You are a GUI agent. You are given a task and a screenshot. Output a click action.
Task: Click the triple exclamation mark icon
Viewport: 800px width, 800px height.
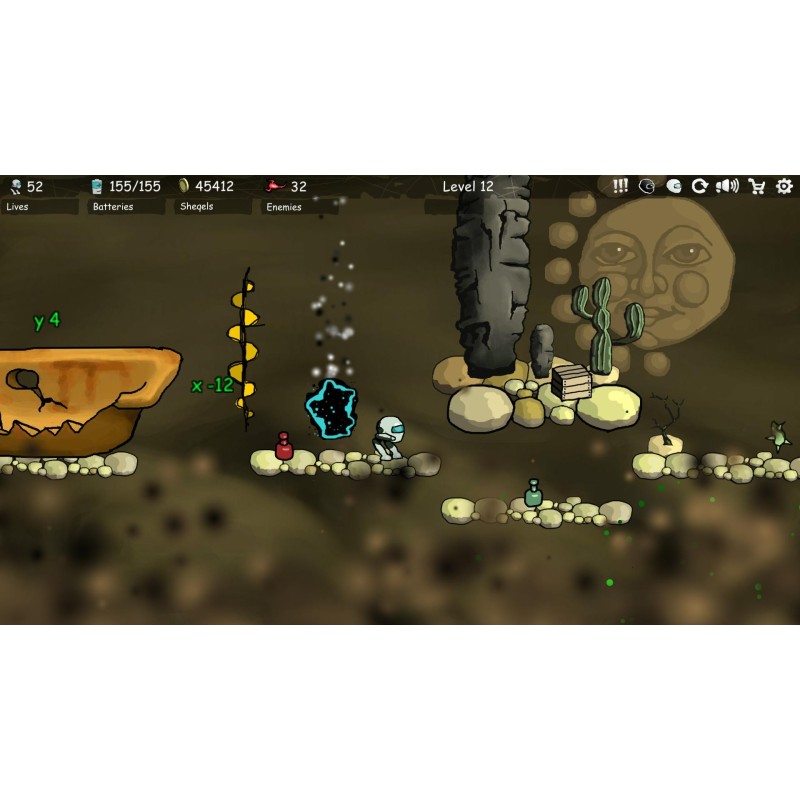[x=620, y=186]
